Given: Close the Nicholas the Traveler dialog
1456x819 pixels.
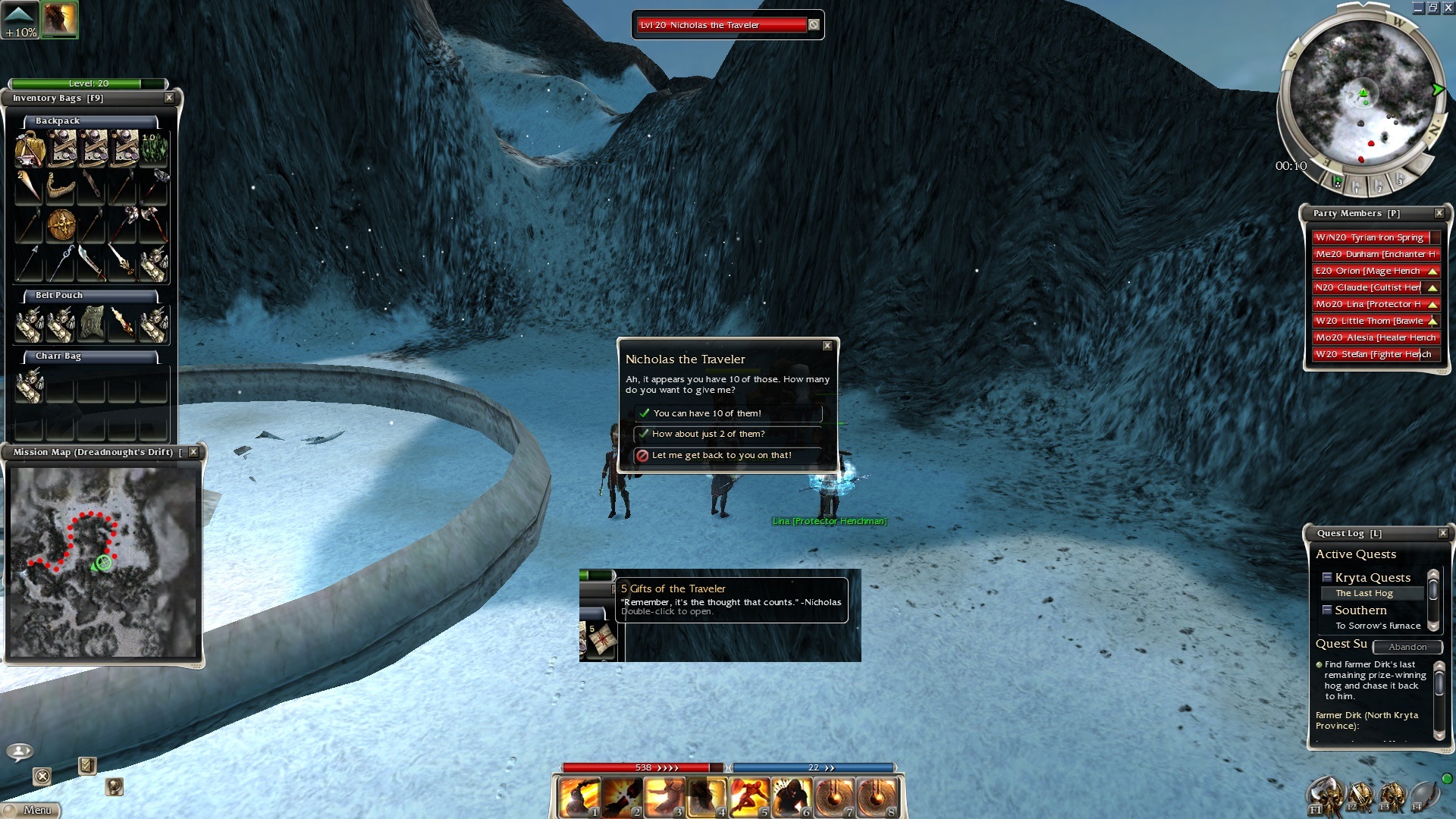Looking at the screenshot, I should tap(827, 346).
